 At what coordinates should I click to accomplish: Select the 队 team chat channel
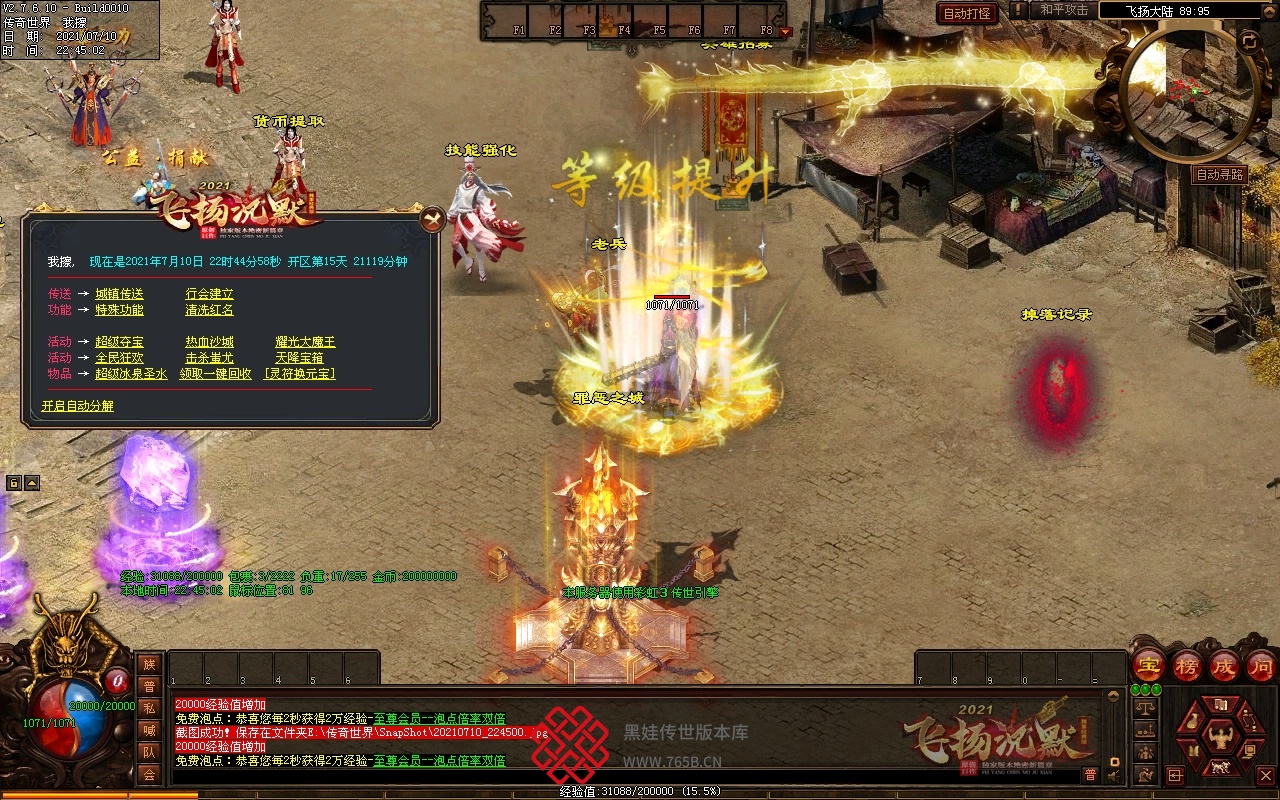click(x=149, y=752)
